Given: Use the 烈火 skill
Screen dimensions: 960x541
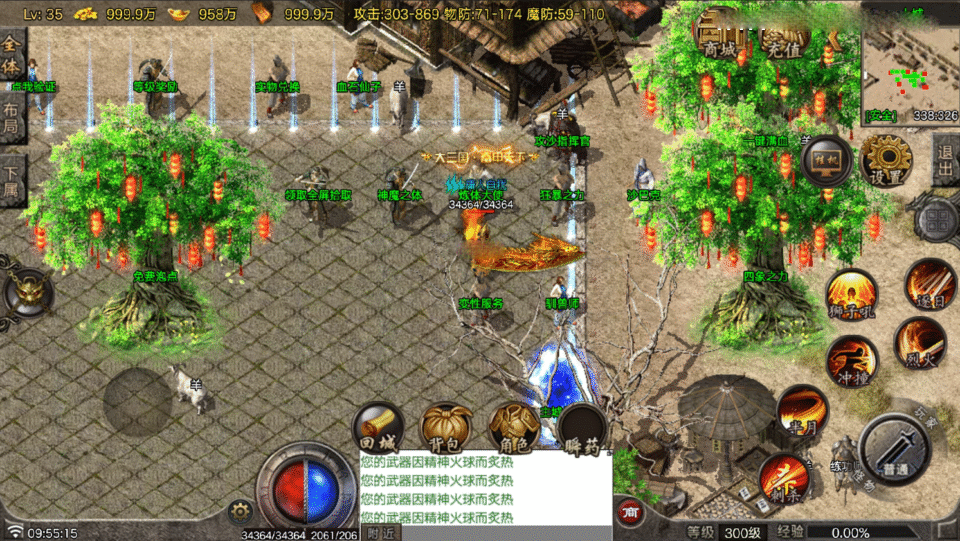Looking at the screenshot, I should click(x=918, y=342).
